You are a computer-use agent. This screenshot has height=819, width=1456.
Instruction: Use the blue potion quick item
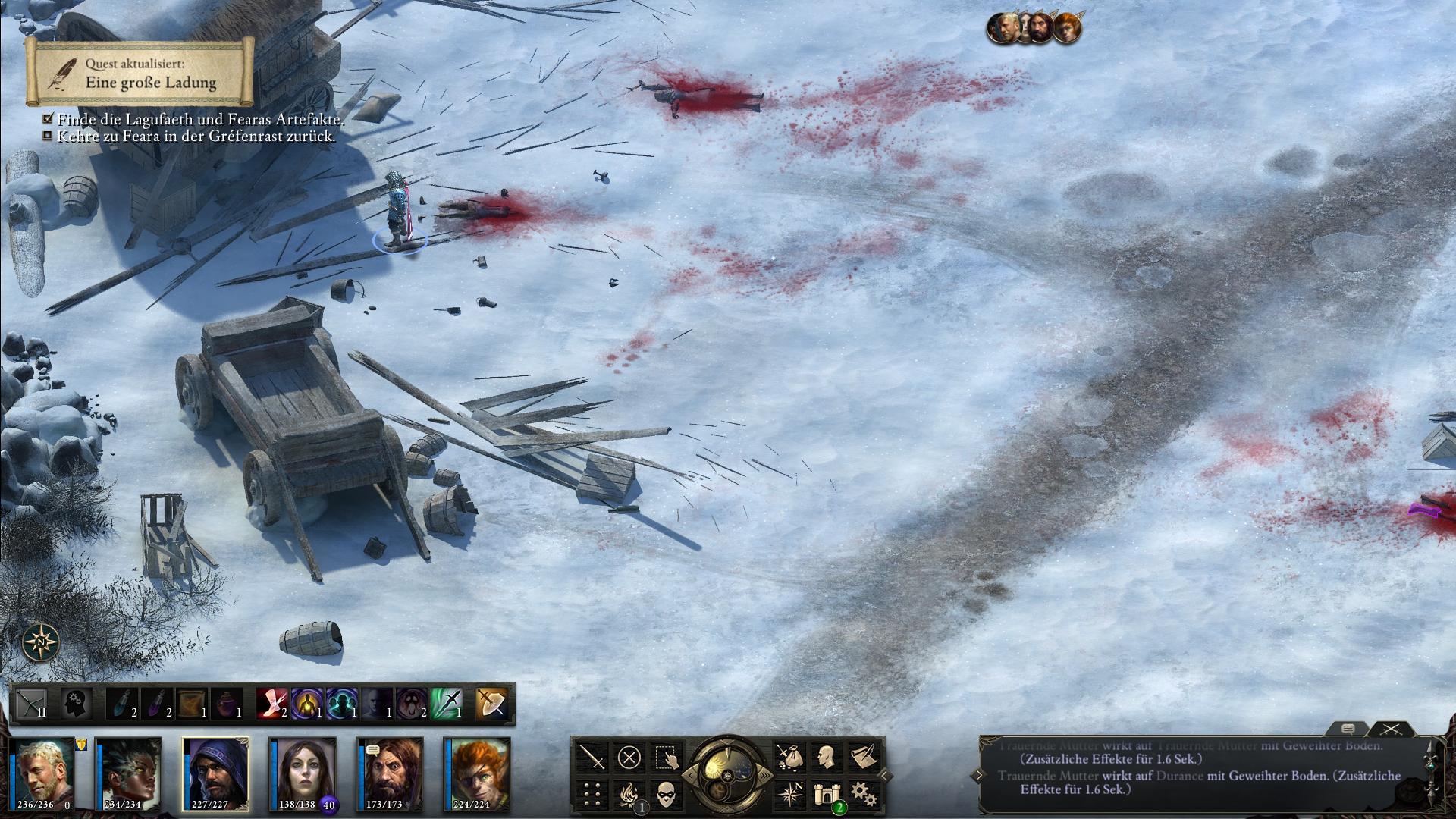[122, 704]
